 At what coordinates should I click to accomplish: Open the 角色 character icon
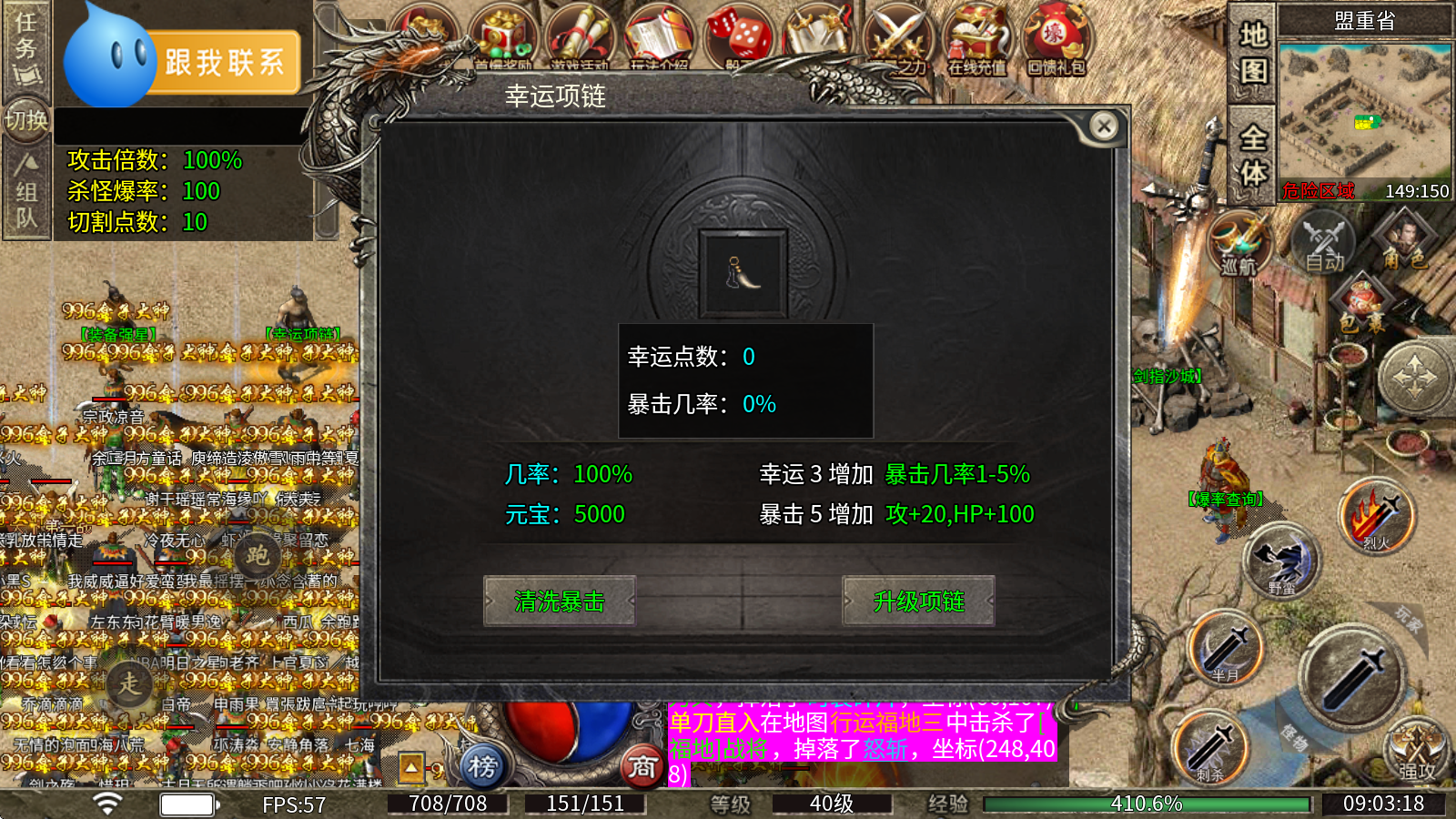click(1404, 237)
